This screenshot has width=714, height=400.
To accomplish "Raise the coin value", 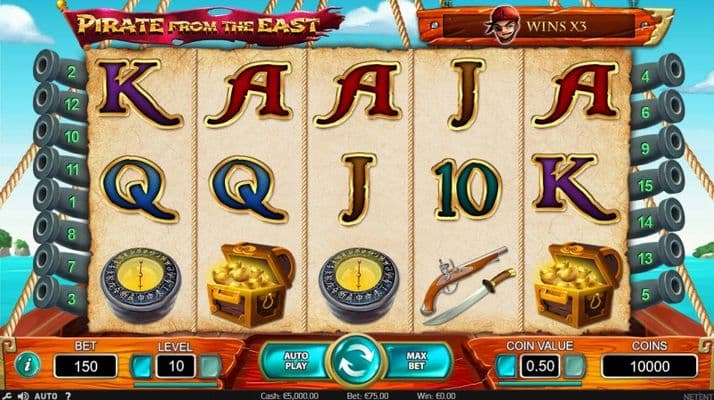I will pyautogui.click(x=574, y=367).
